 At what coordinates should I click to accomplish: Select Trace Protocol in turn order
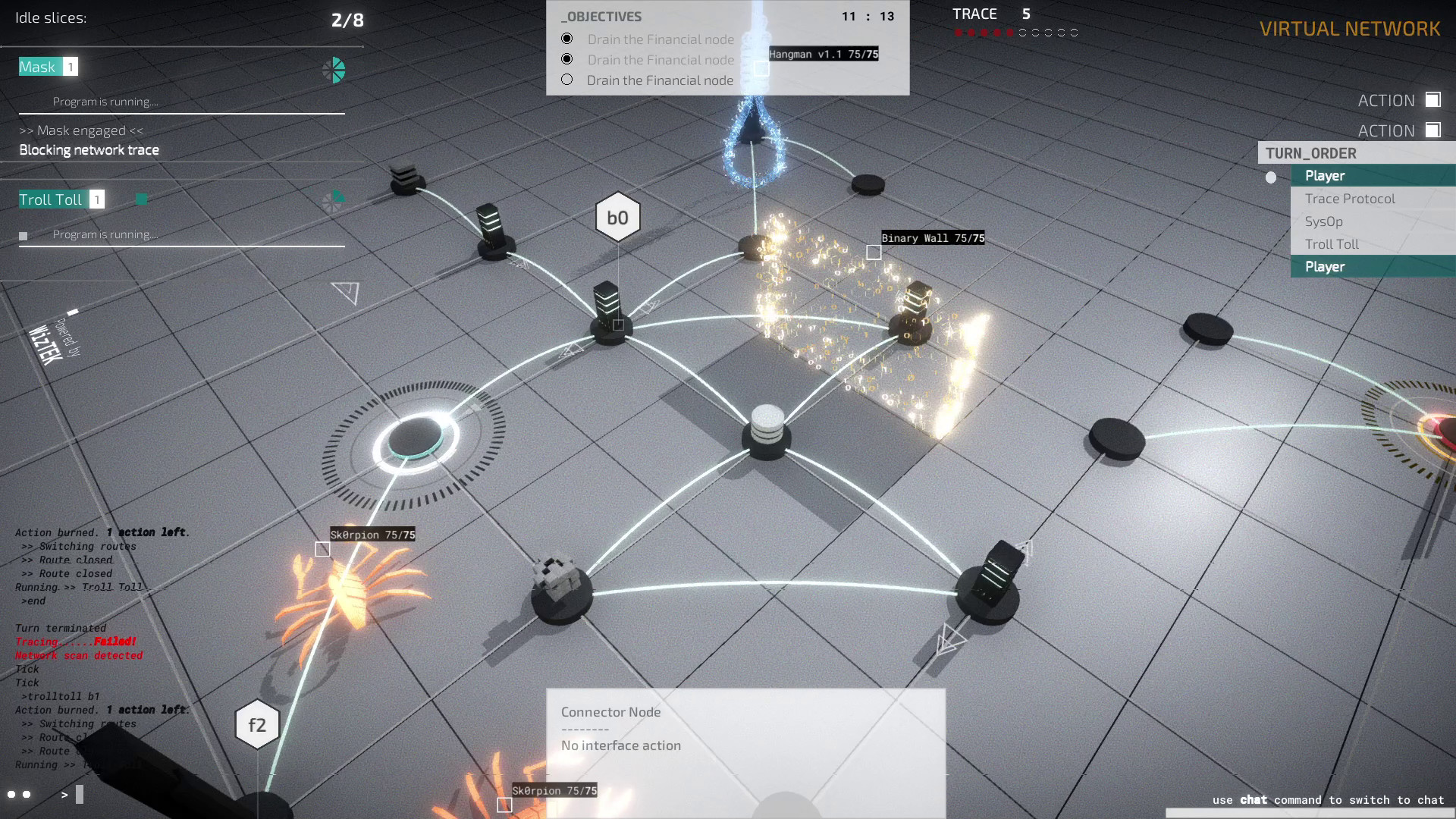point(1350,199)
